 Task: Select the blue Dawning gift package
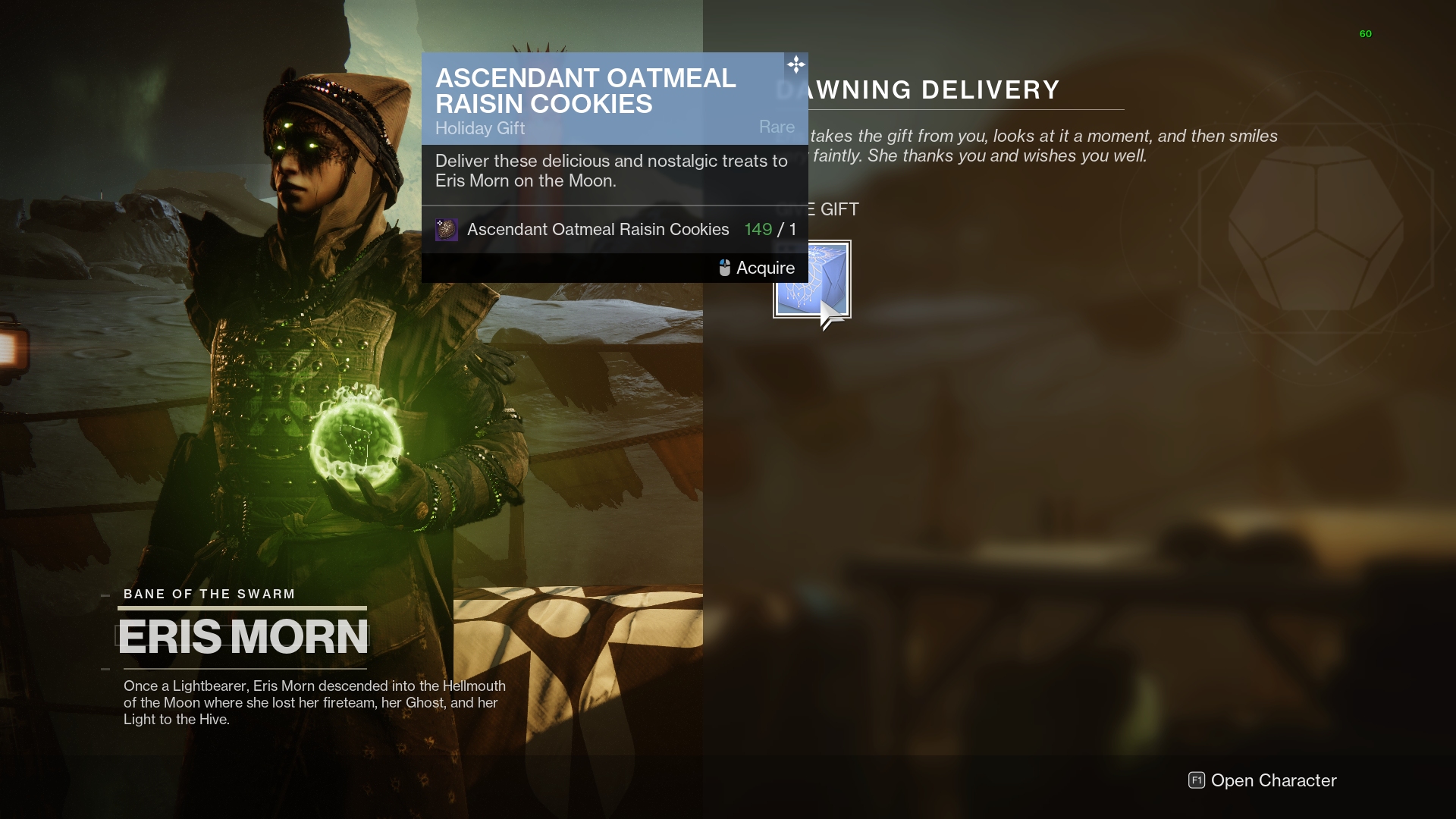811,280
